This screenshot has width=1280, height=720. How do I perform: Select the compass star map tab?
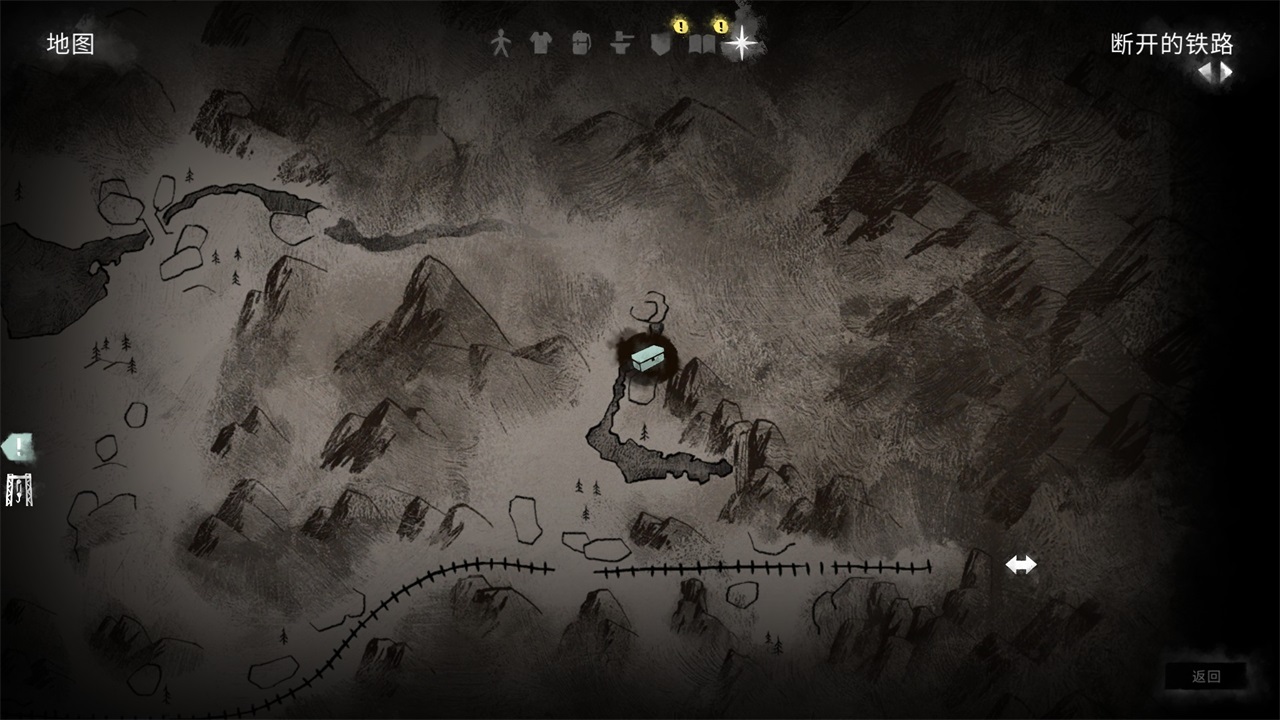coord(741,43)
